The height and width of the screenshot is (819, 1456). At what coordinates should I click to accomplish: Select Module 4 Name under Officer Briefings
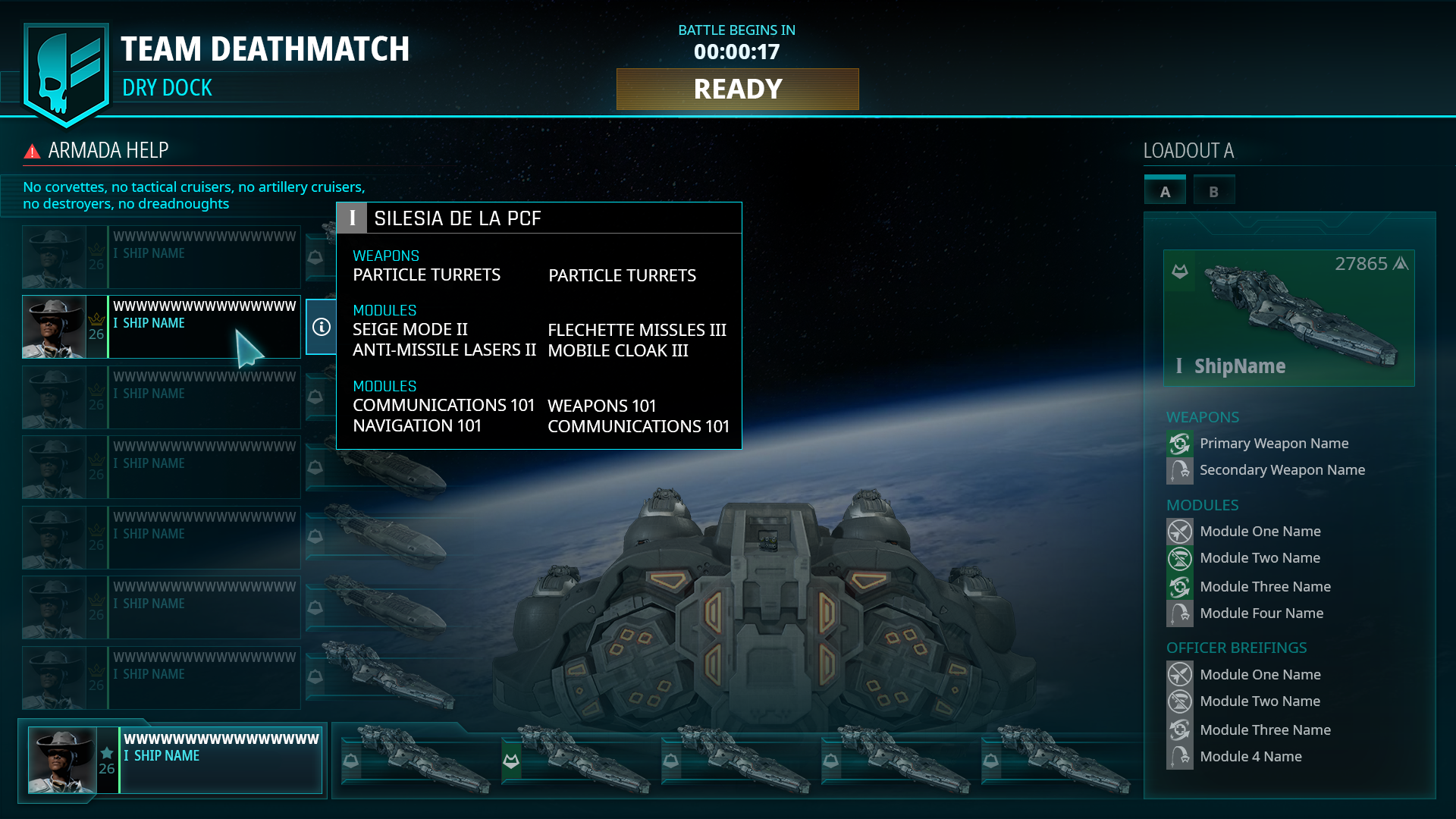(1250, 757)
